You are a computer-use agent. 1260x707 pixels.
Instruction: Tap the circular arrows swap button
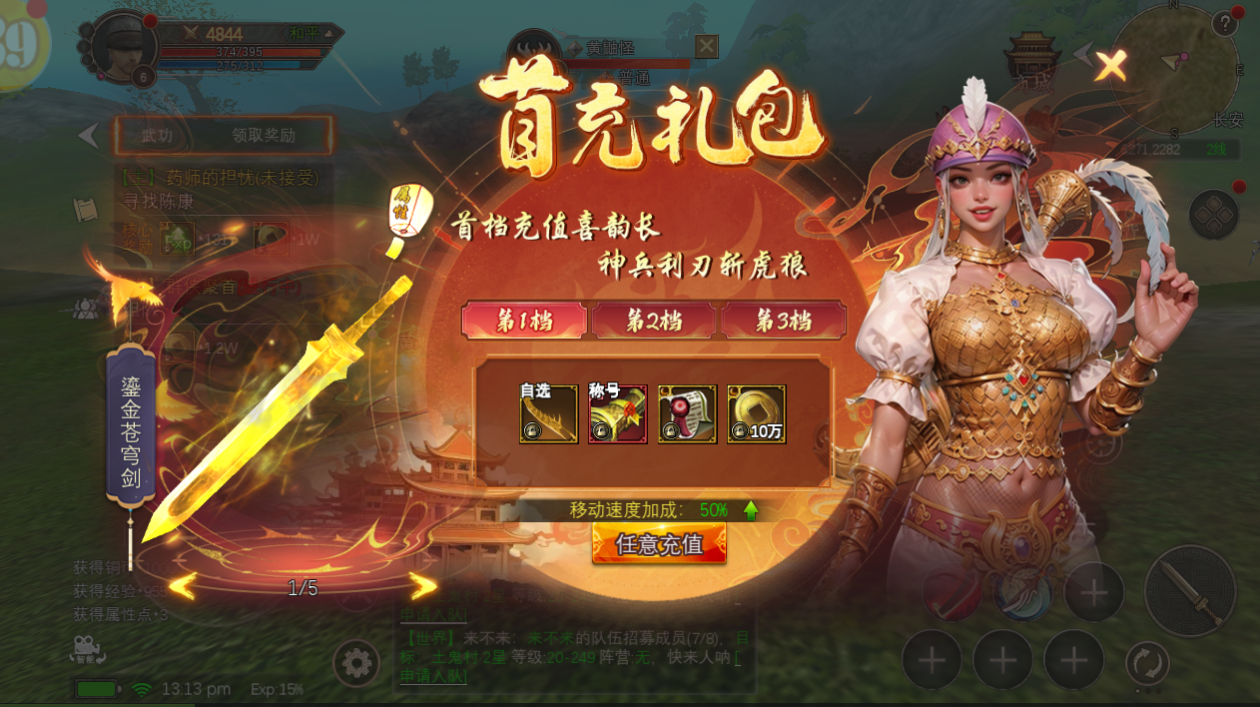(x=1147, y=663)
